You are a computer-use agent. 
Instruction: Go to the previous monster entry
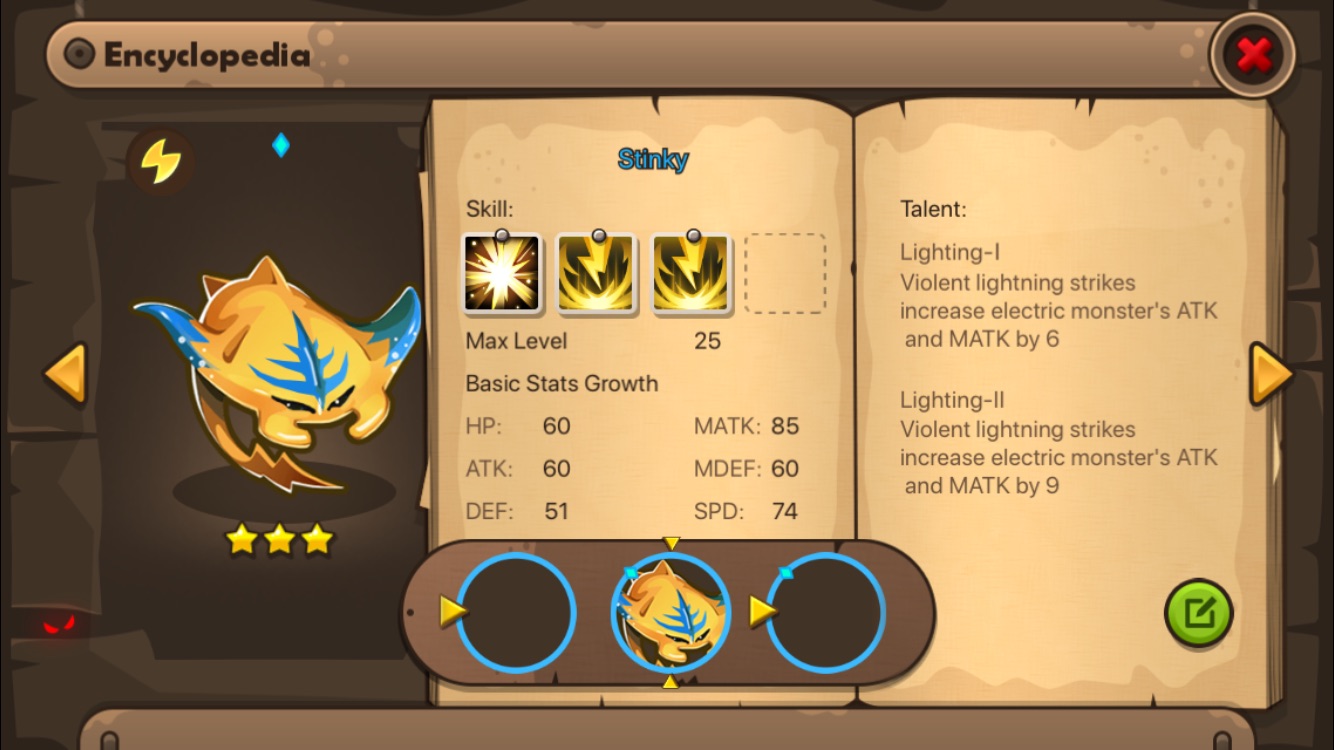(66, 373)
